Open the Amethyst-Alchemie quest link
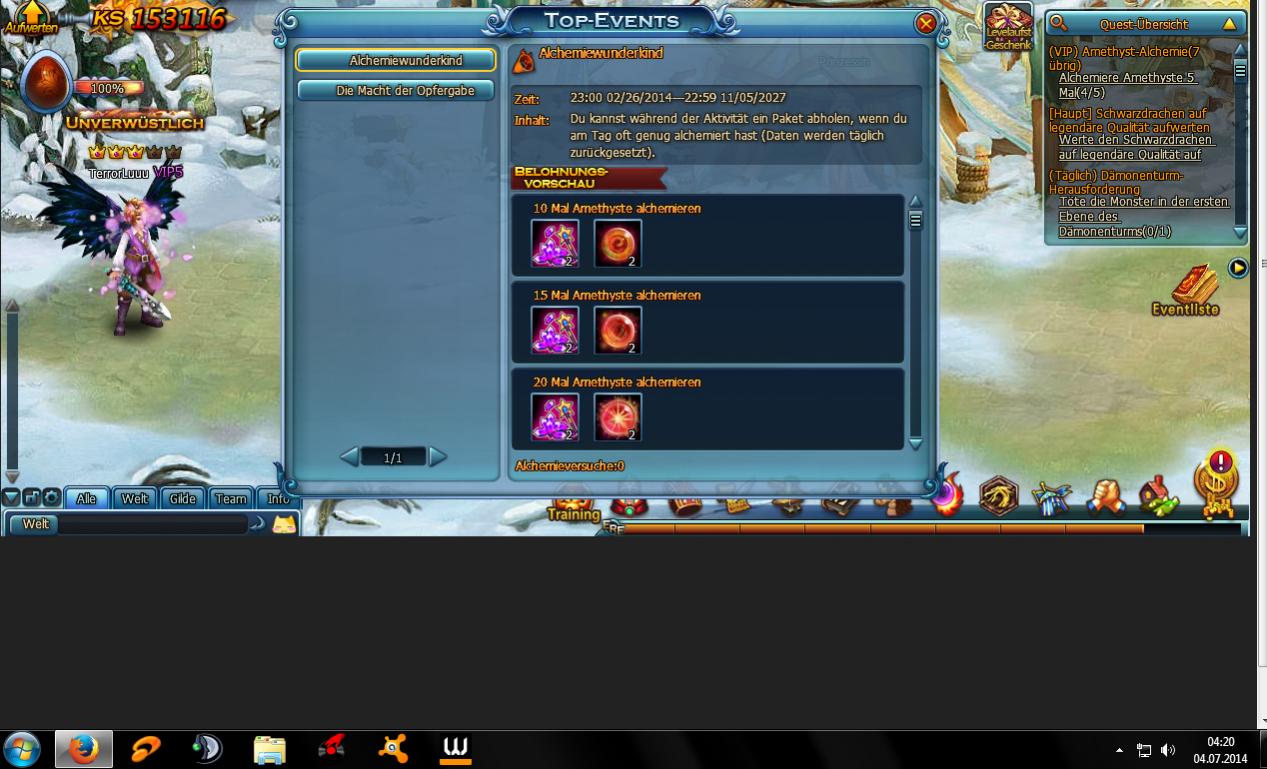Screen dimensions: 1267x769 (x=1126, y=78)
